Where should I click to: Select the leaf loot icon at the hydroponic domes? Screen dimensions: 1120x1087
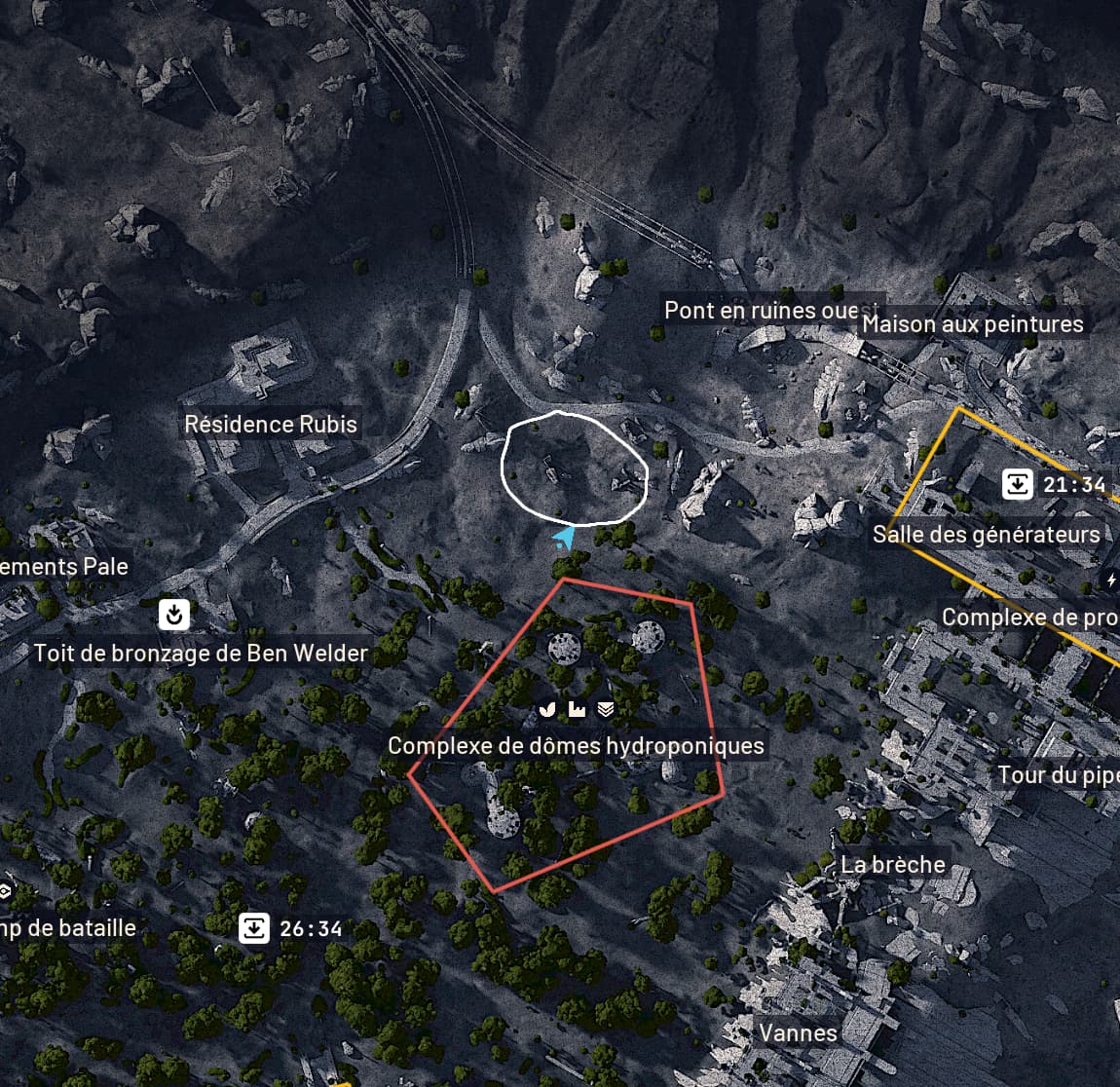coord(547,709)
